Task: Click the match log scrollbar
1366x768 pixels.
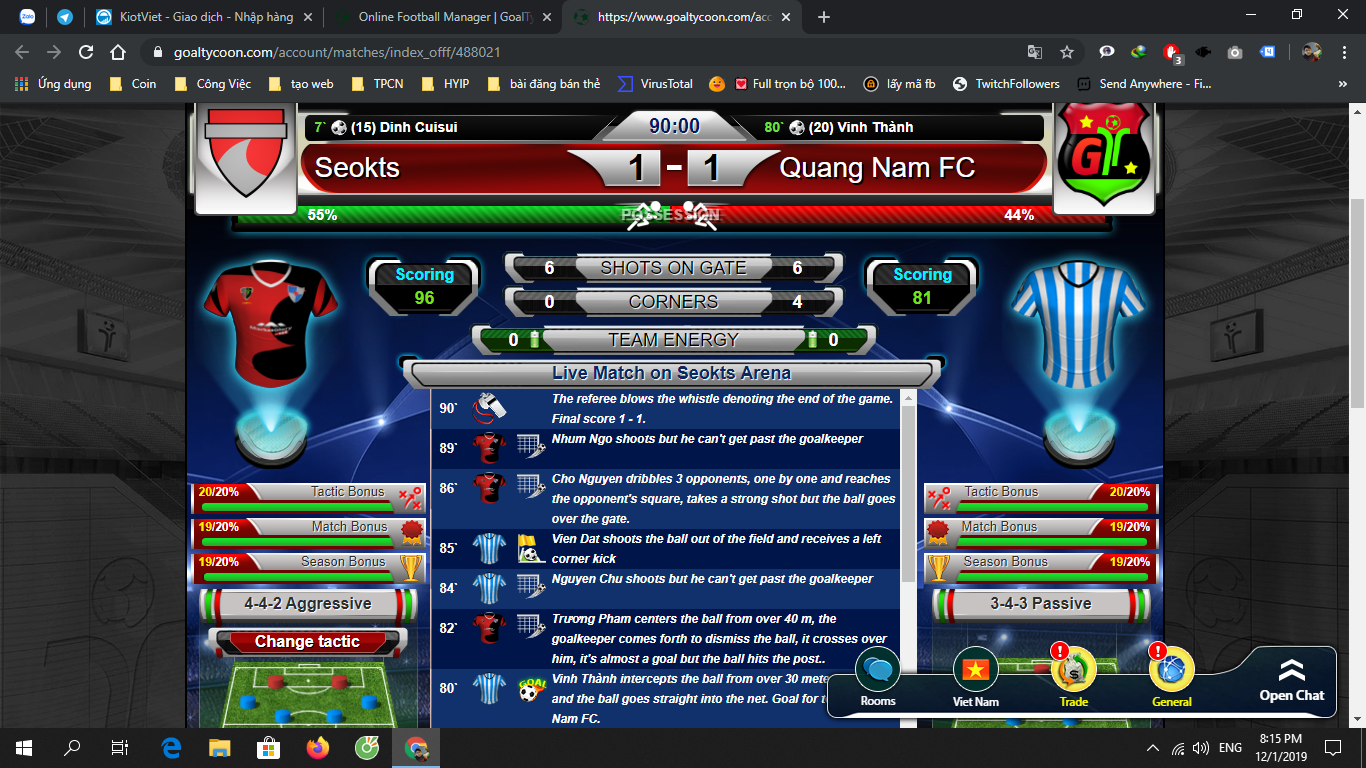Action: [x=907, y=490]
